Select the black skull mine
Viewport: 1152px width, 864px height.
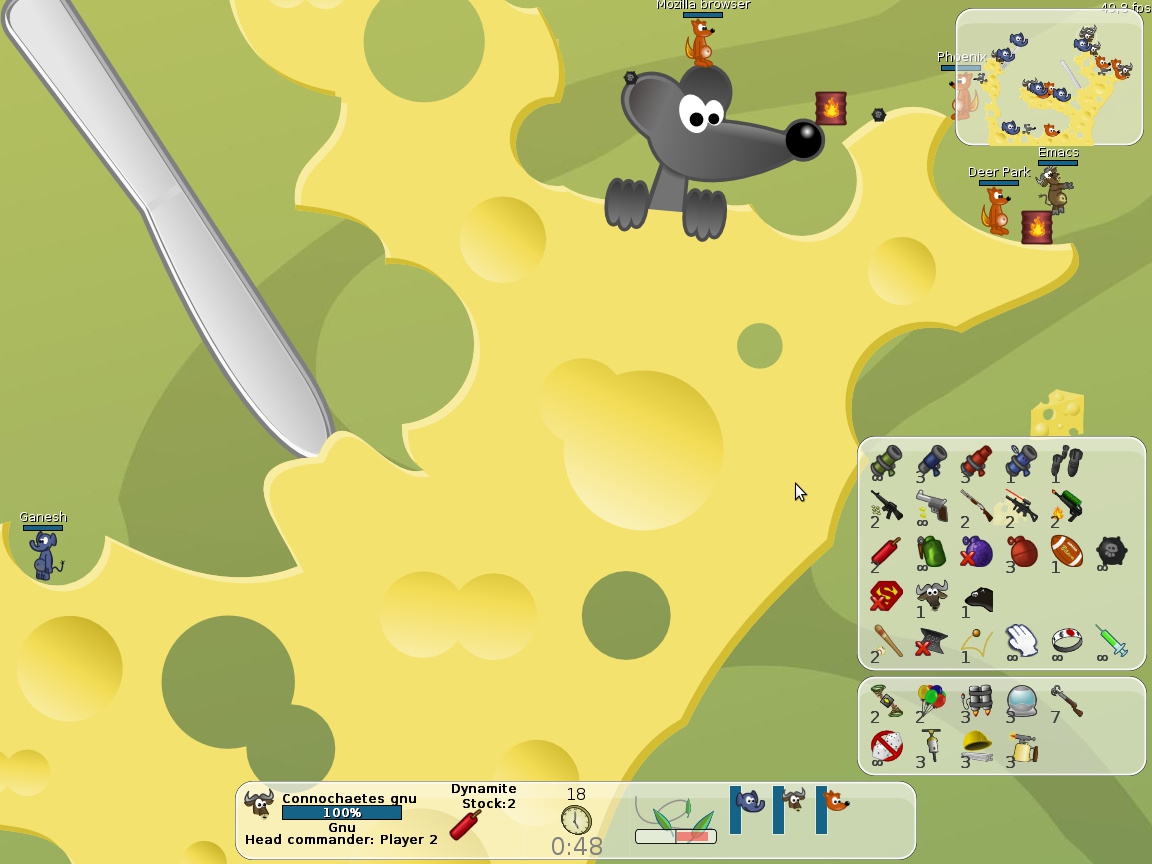(x=1111, y=551)
